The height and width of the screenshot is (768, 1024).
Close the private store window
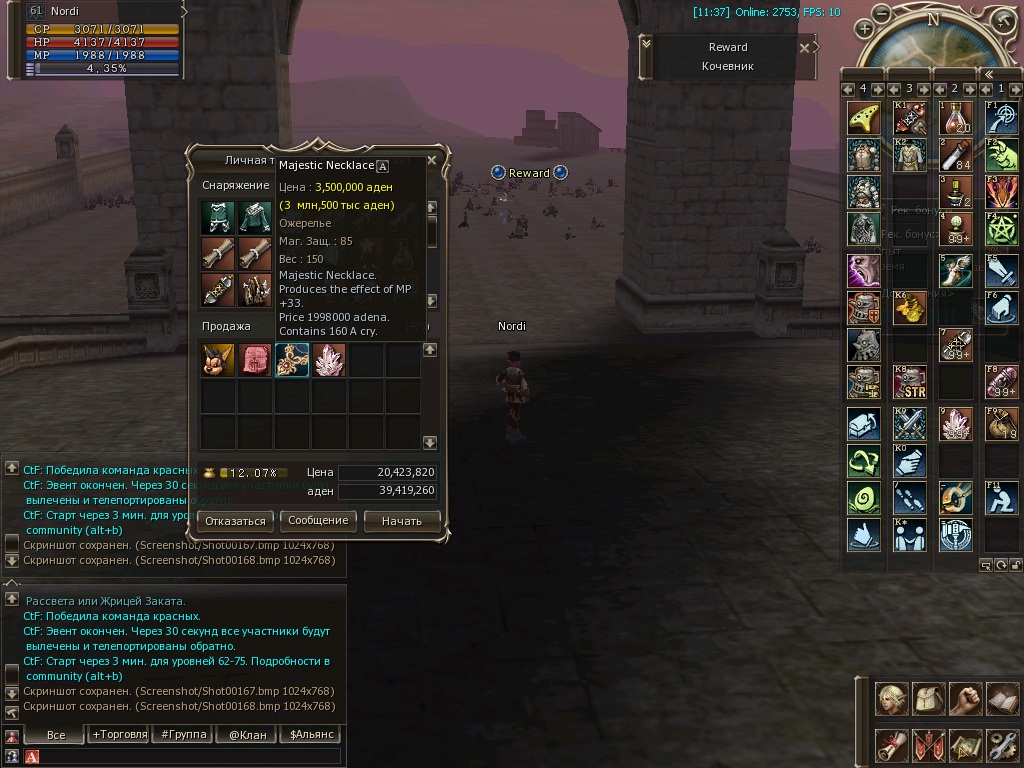pos(432,160)
